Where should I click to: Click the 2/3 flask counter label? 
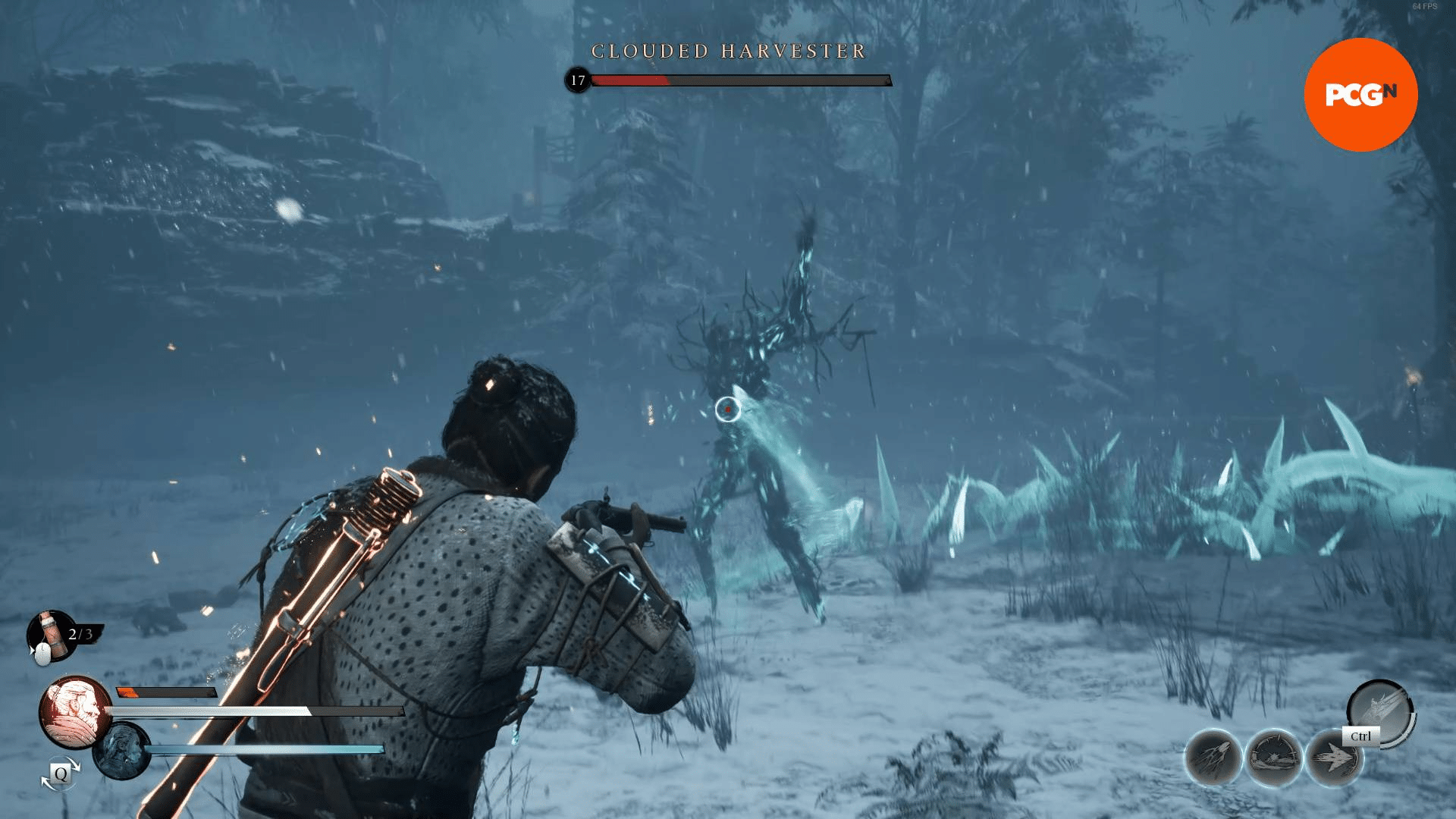80,633
